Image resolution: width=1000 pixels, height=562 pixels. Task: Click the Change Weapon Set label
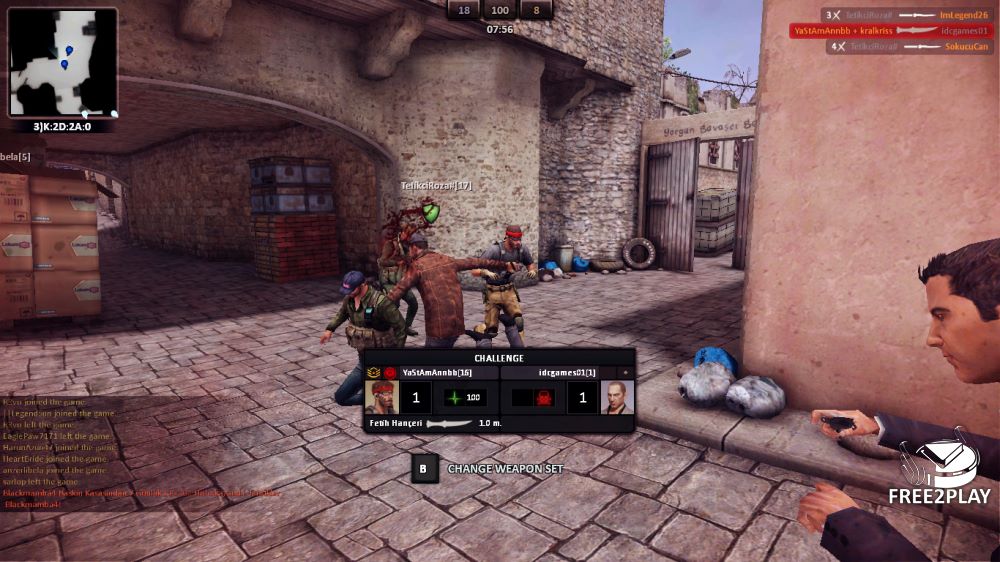point(505,469)
